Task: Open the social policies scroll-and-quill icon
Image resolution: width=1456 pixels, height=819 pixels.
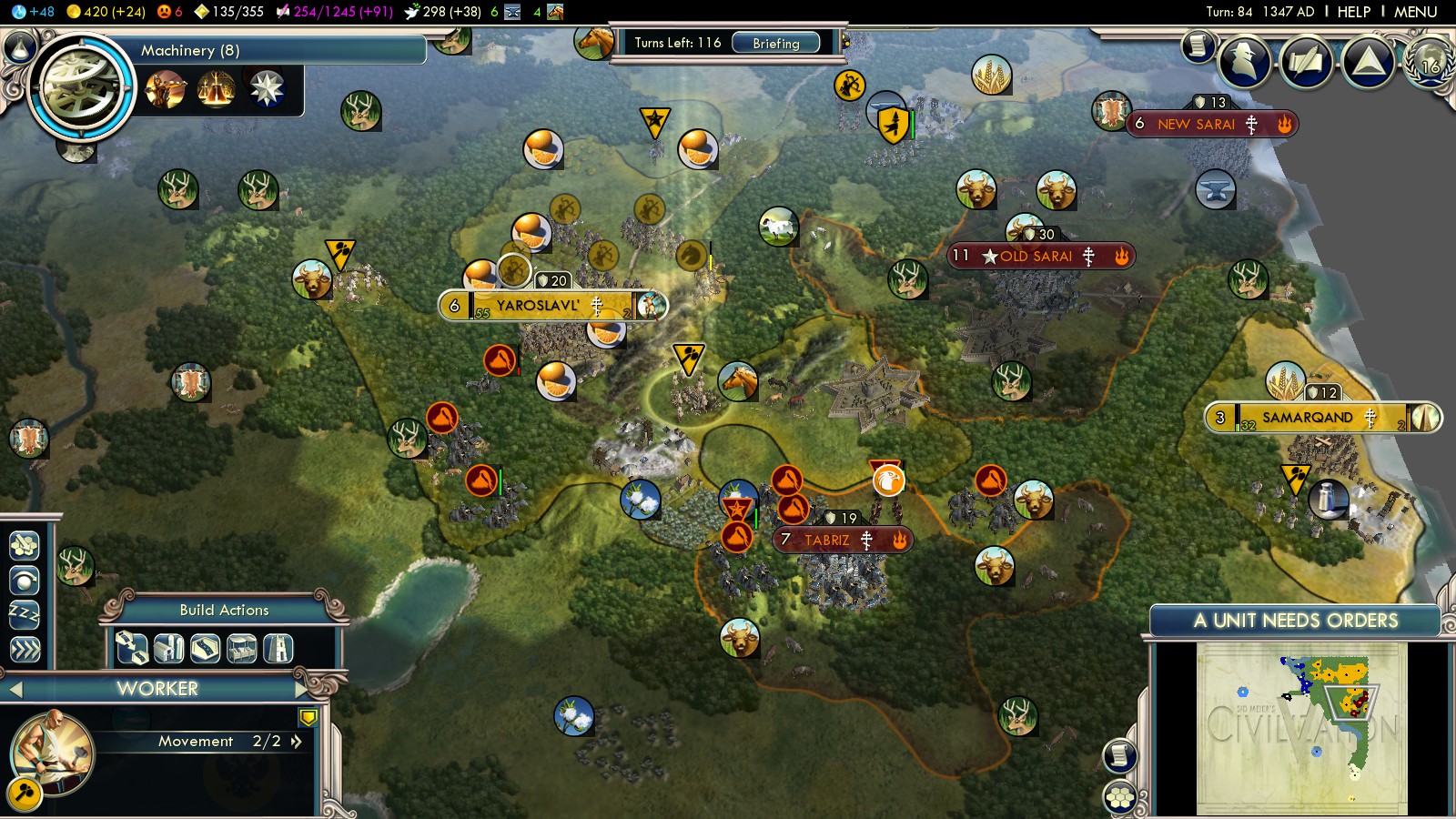Action: click(x=1307, y=62)
